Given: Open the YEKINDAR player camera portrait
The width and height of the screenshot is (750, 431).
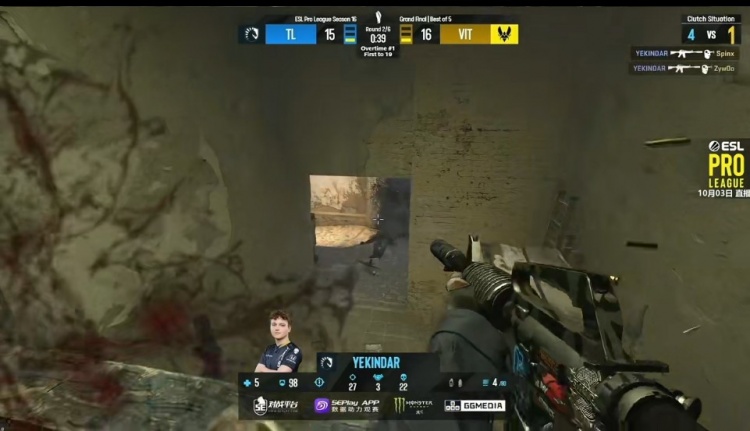Looking at the screenshot, I should click(278, 341).
